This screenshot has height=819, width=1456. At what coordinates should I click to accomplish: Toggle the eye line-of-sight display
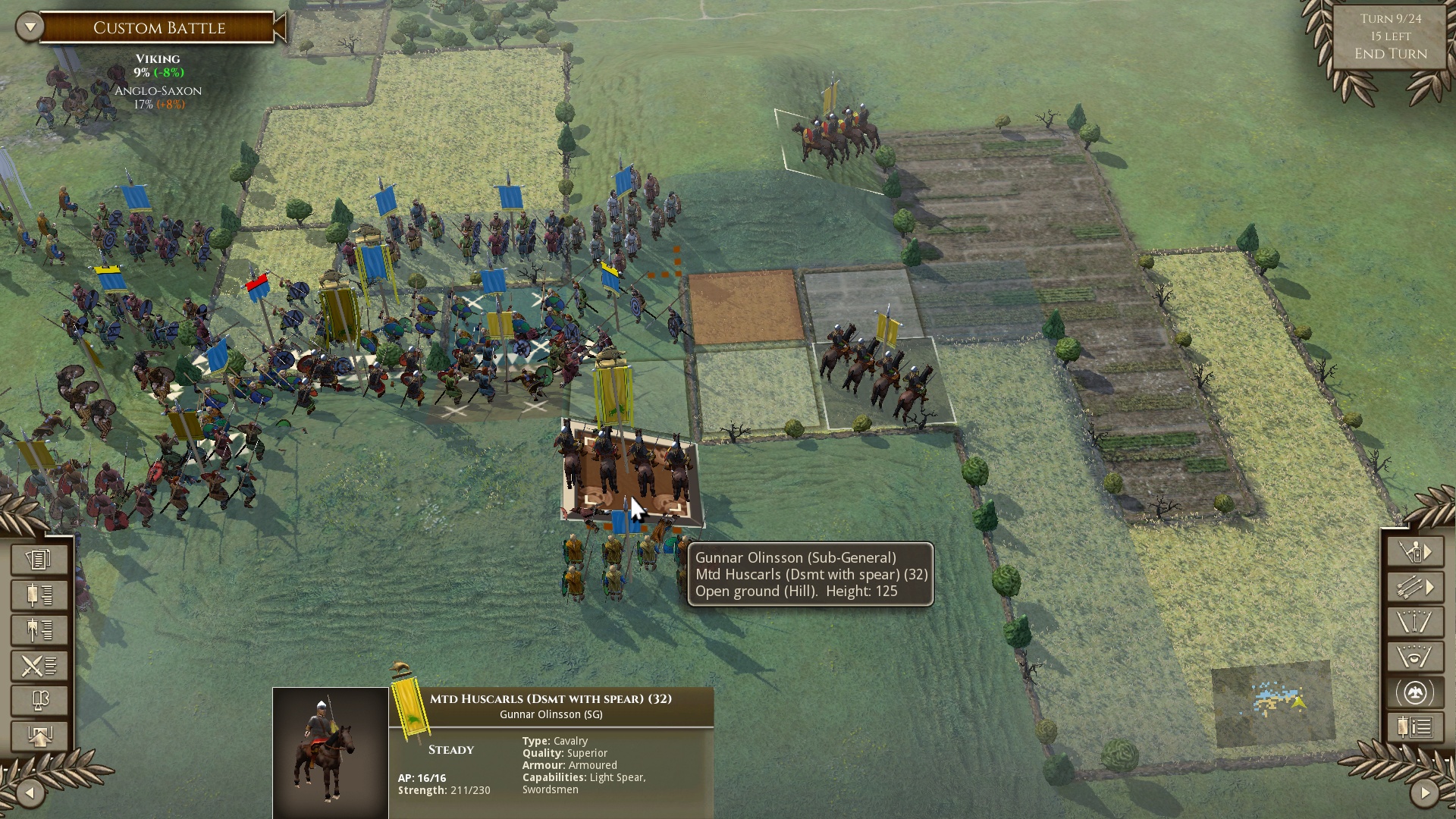(1415, 657)
